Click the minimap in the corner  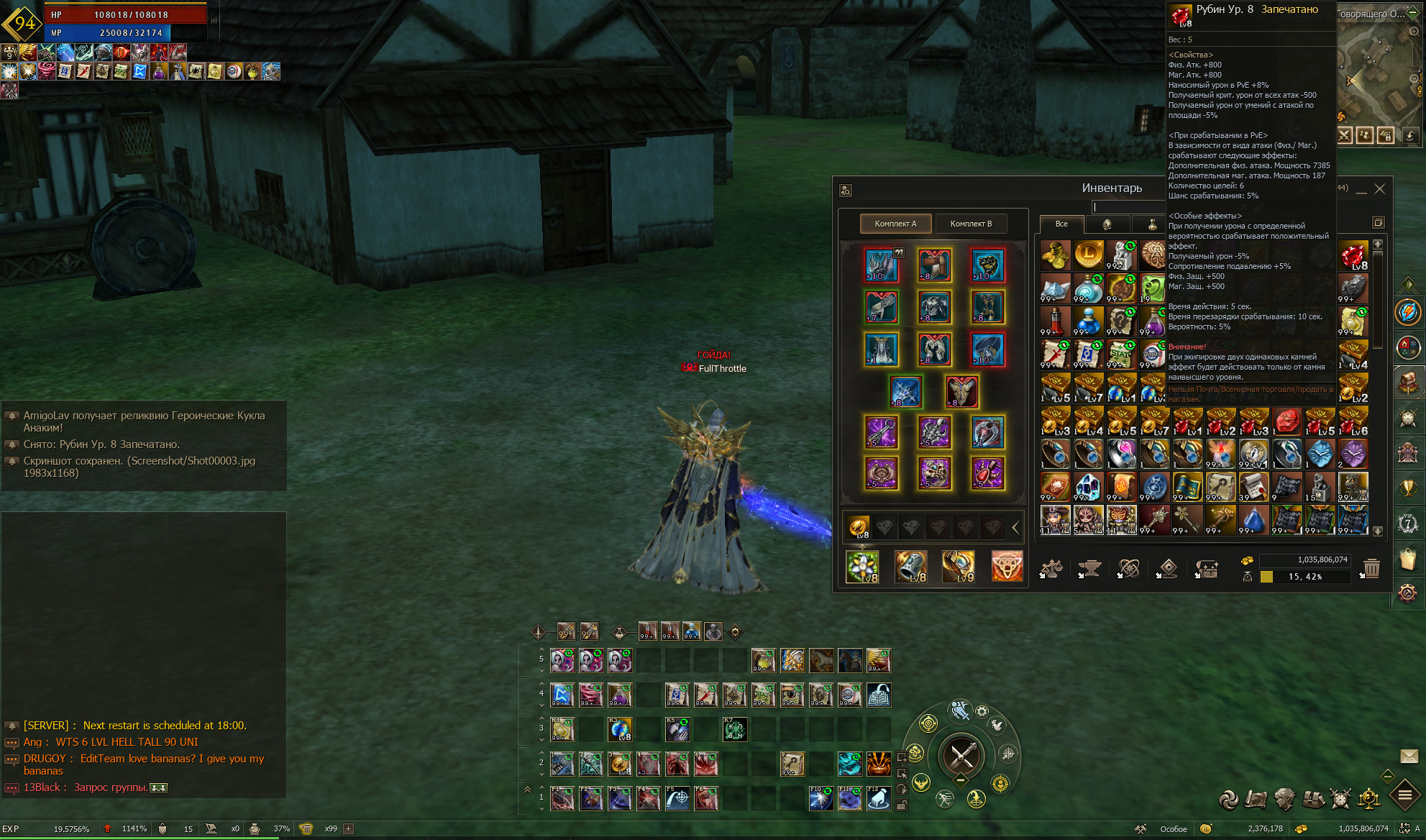coord(1379,79)
